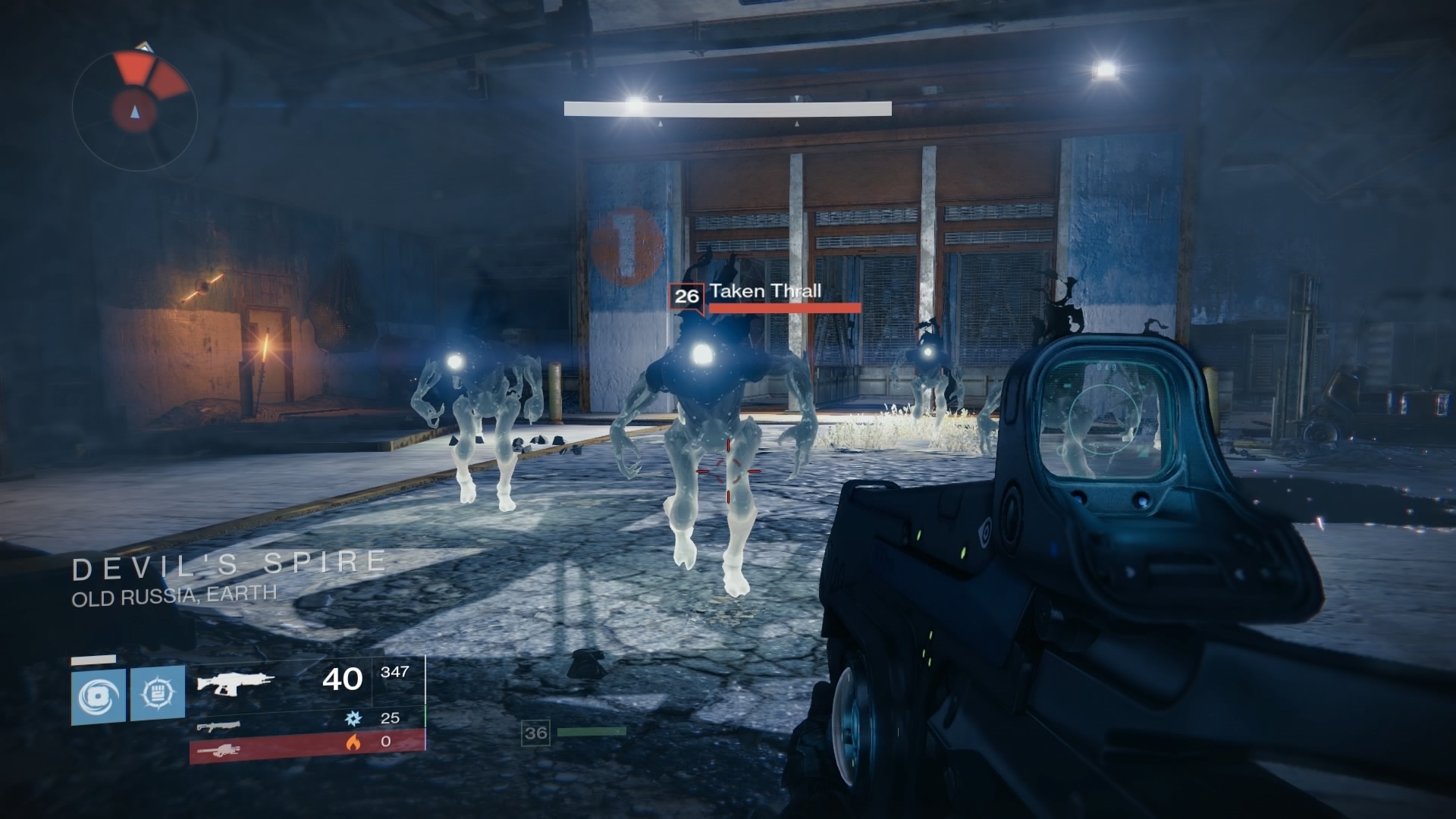Trigger the fist melee ability icon
This screenshot has width=1456, height=819.
pyautogui.click(x=158, y=693)
